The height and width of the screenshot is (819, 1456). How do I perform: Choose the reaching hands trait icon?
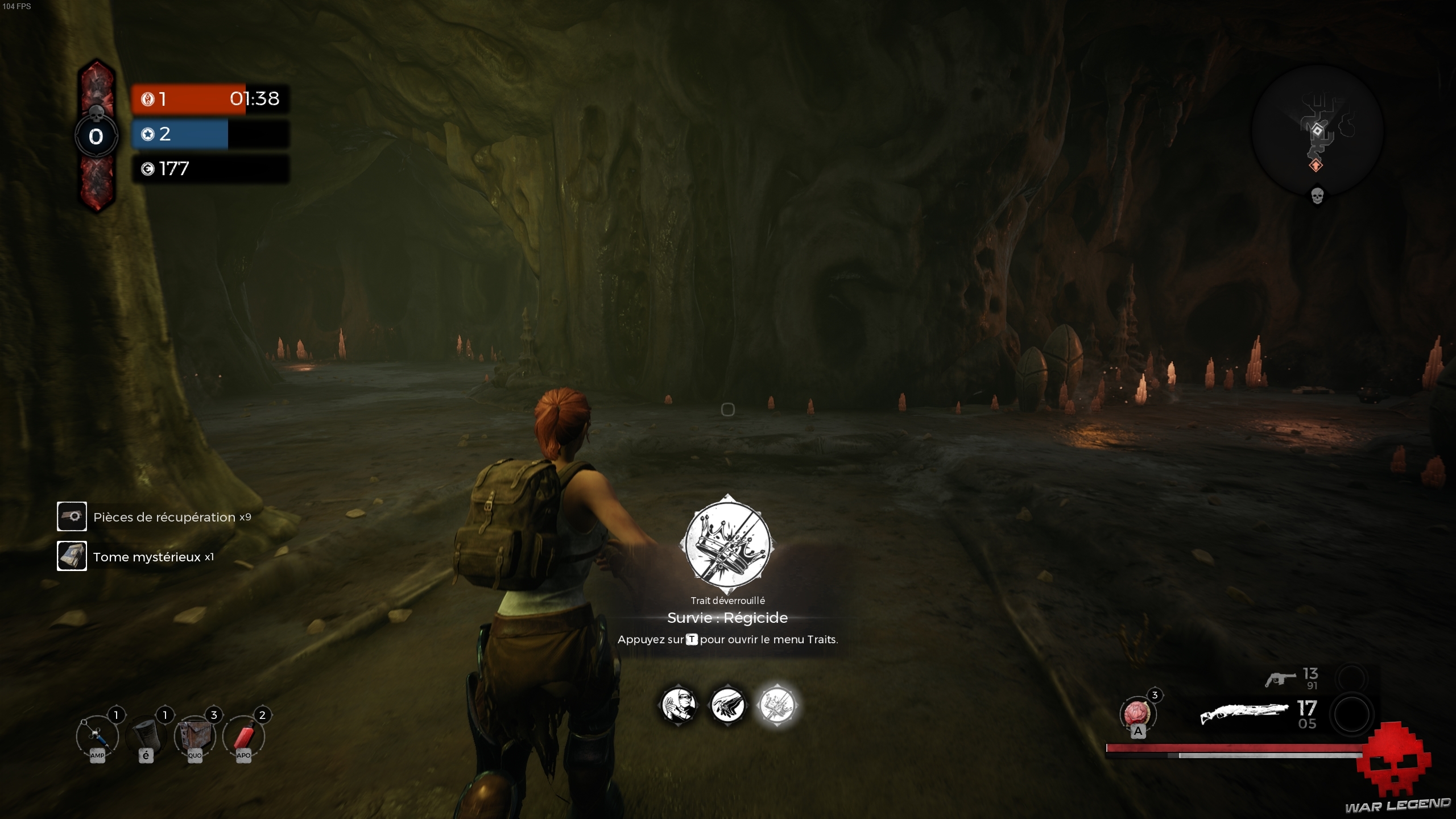(x=728, y=705)
